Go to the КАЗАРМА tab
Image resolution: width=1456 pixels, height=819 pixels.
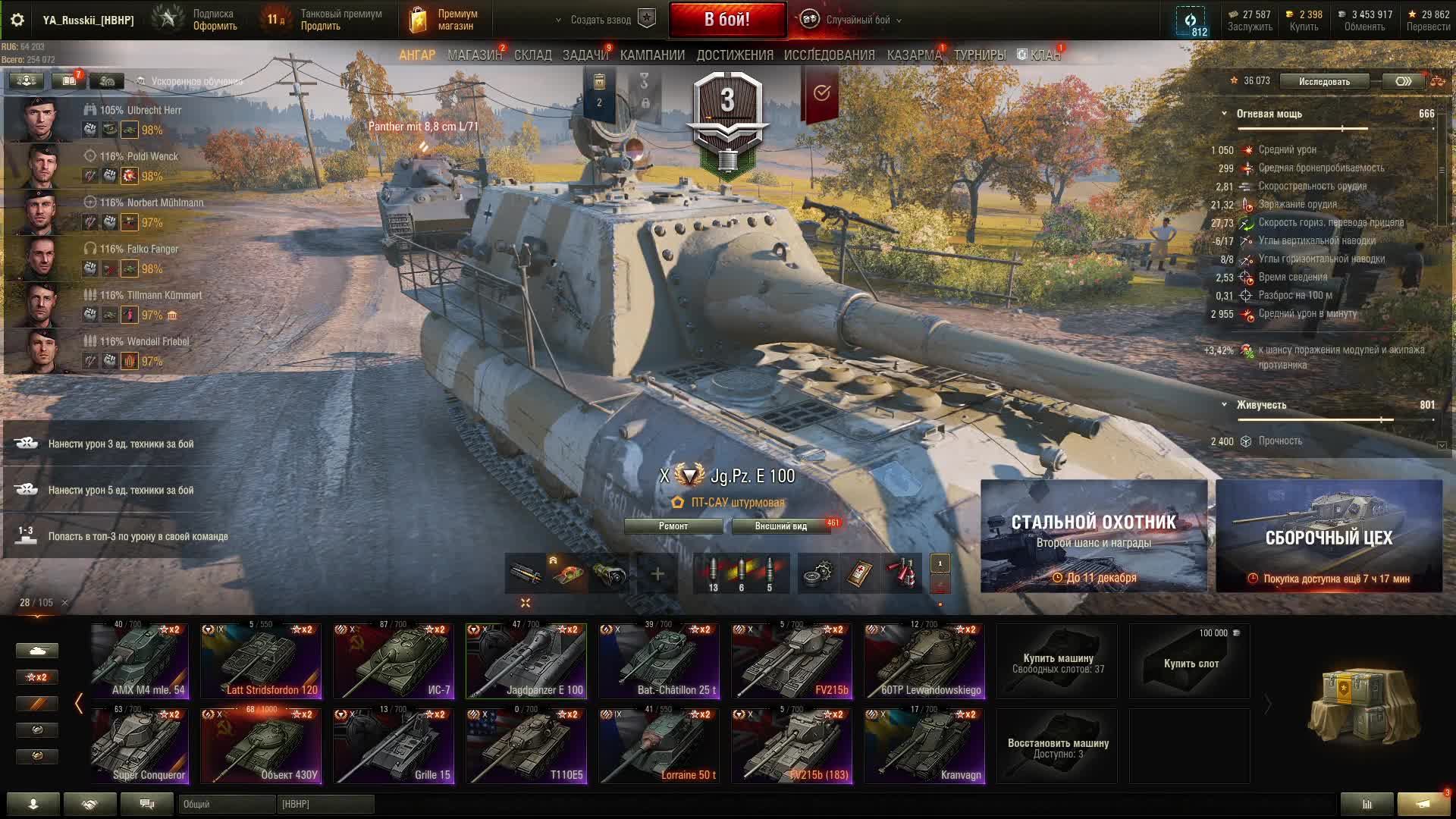pyautogui.click(x=913, y=55)
